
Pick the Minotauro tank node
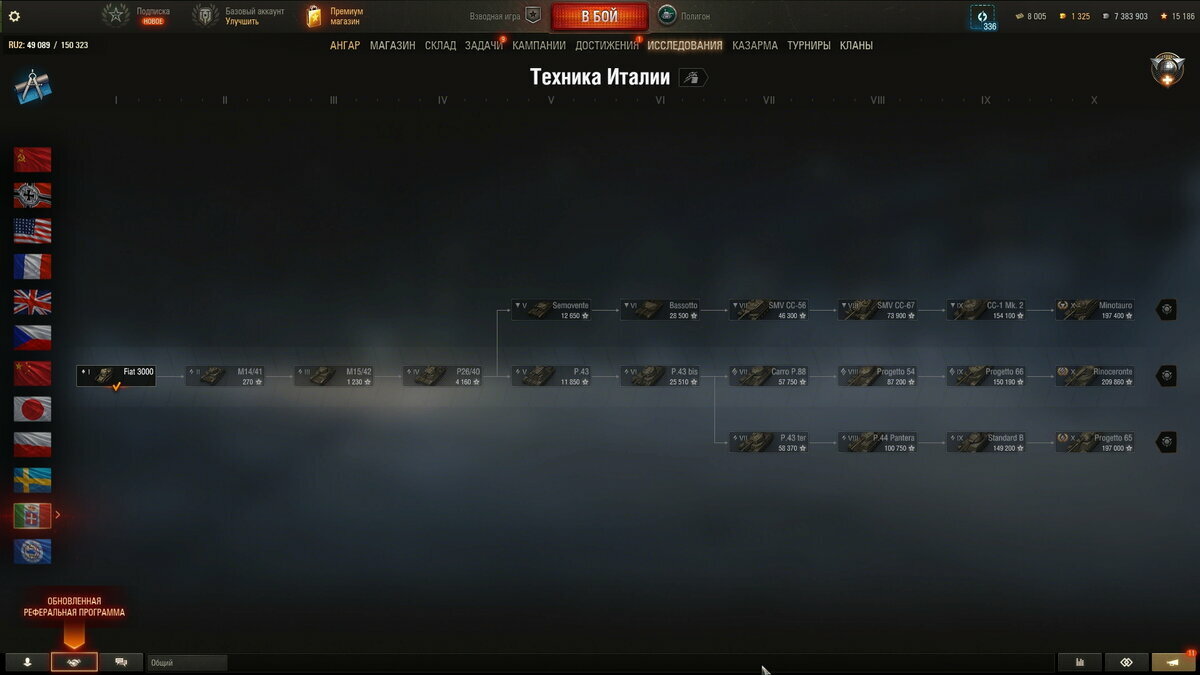coord(1095,309)
